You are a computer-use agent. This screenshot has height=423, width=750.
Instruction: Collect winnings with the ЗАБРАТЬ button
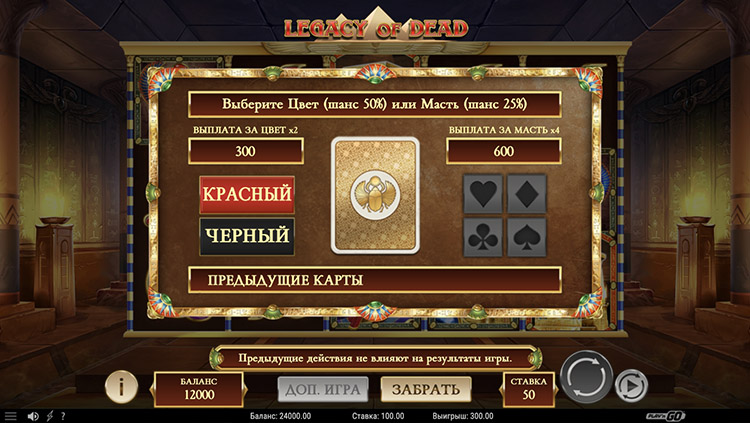425,389
